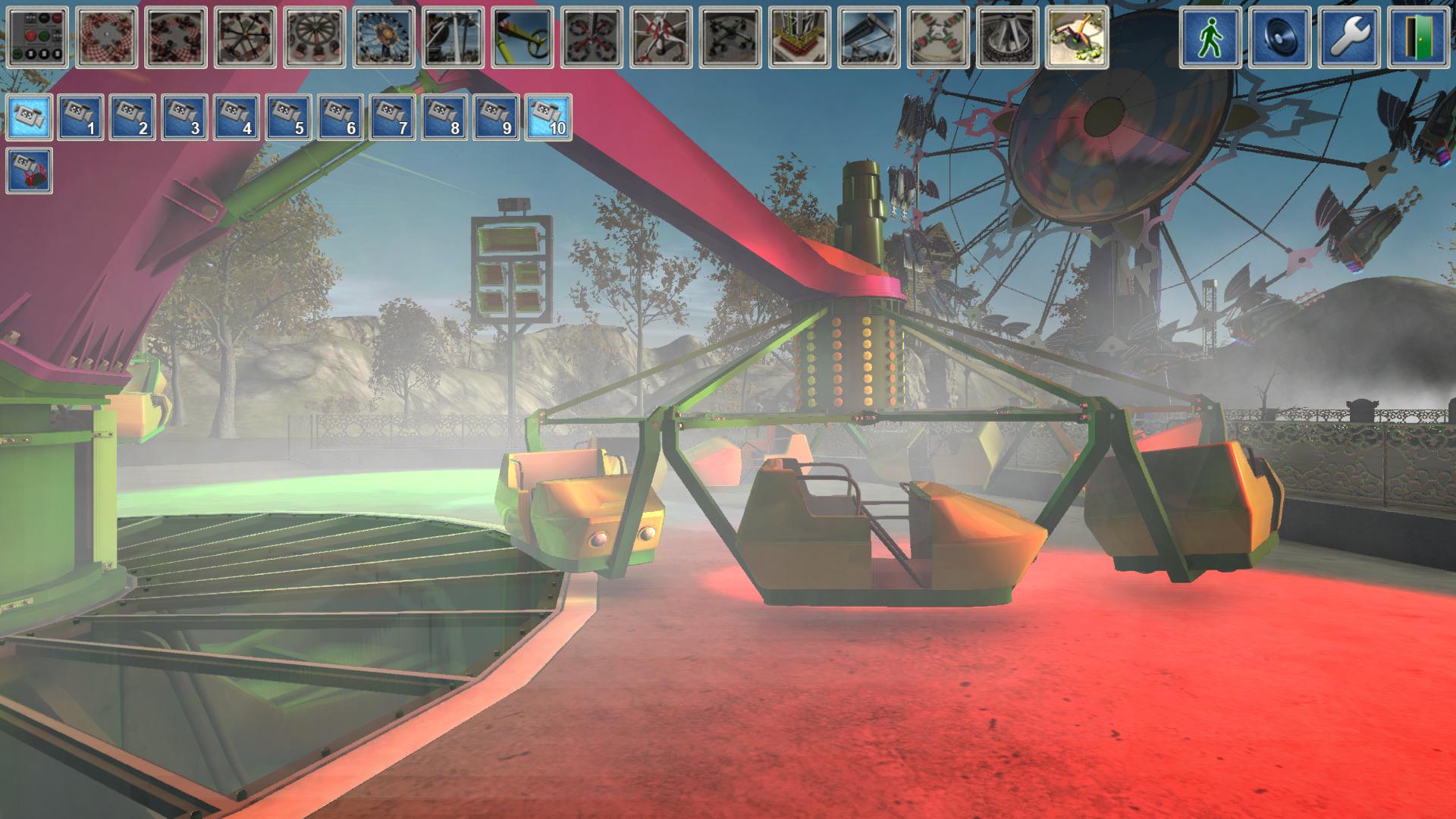Switch to camera 1 view

tap(80, 118)
